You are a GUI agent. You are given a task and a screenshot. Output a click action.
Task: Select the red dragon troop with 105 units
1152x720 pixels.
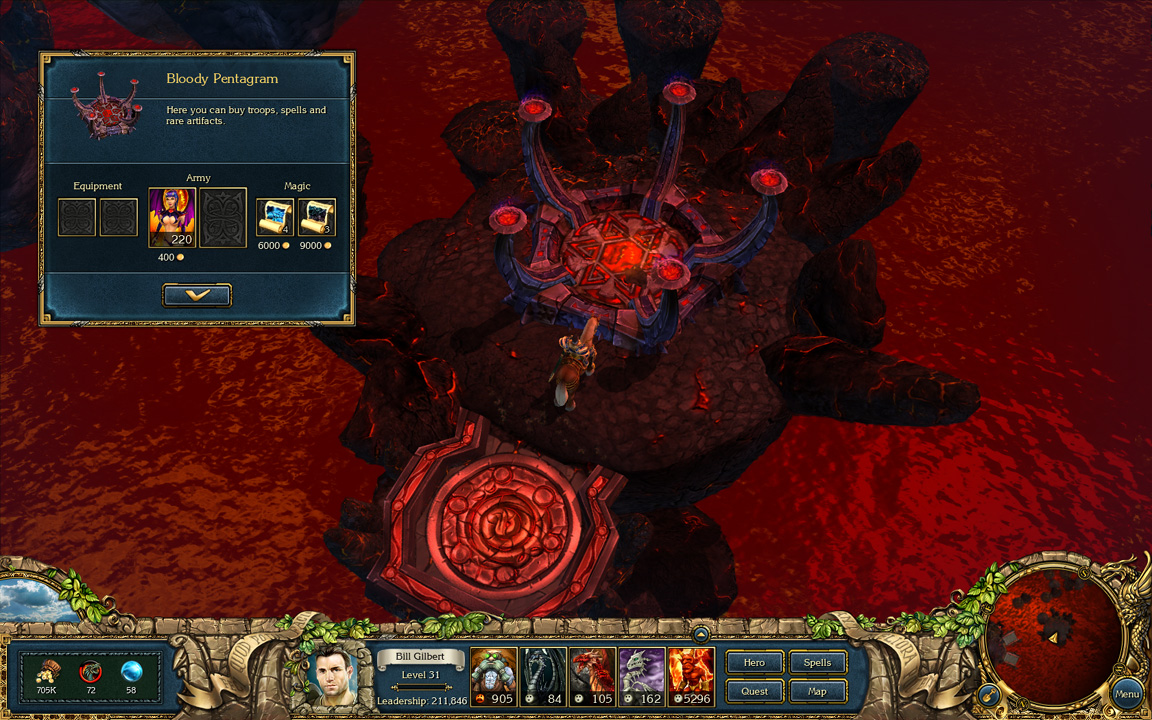point(592,676)
